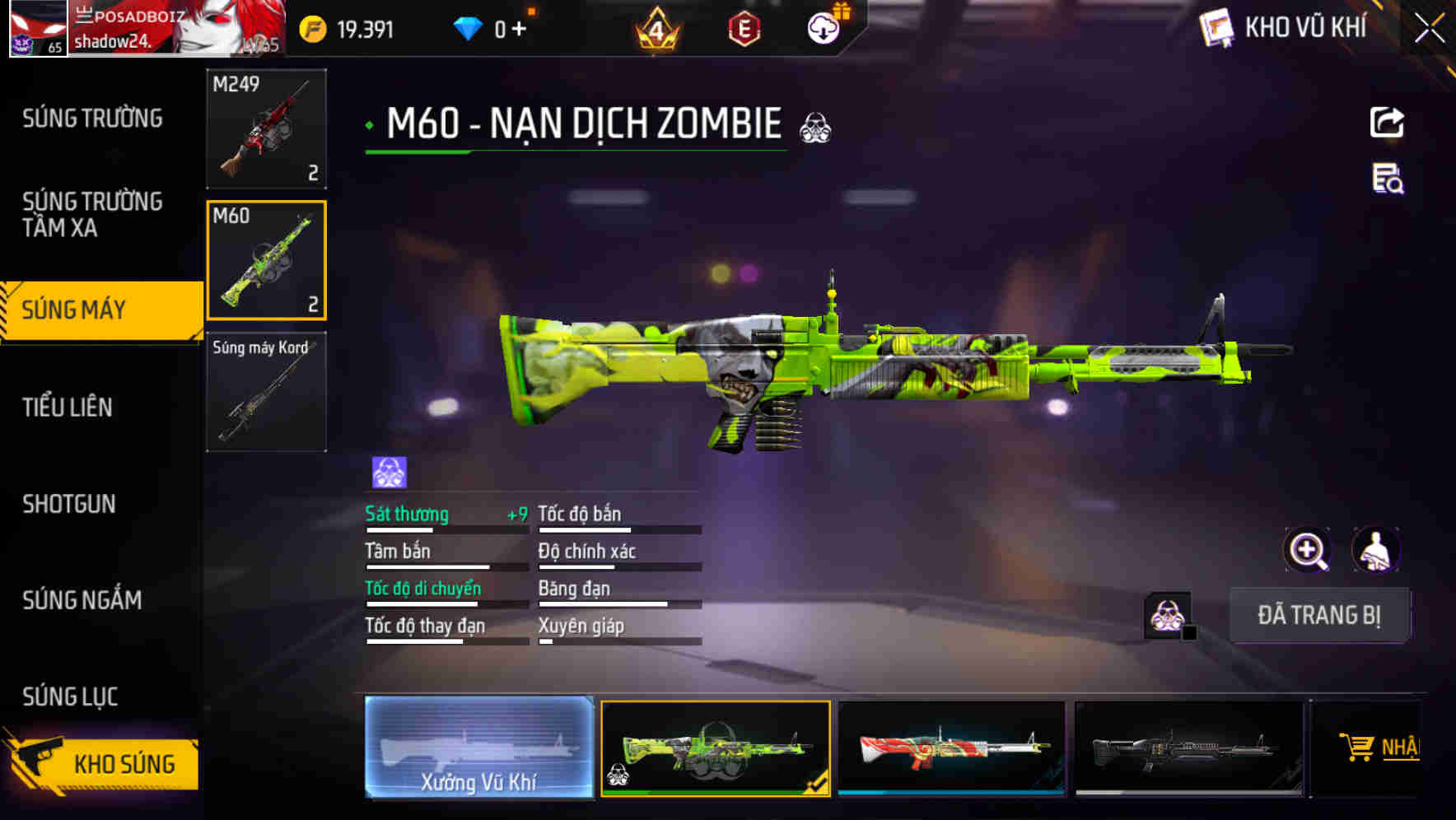
Task: Select the M249 weapon thumbnail
Action: 266,128
